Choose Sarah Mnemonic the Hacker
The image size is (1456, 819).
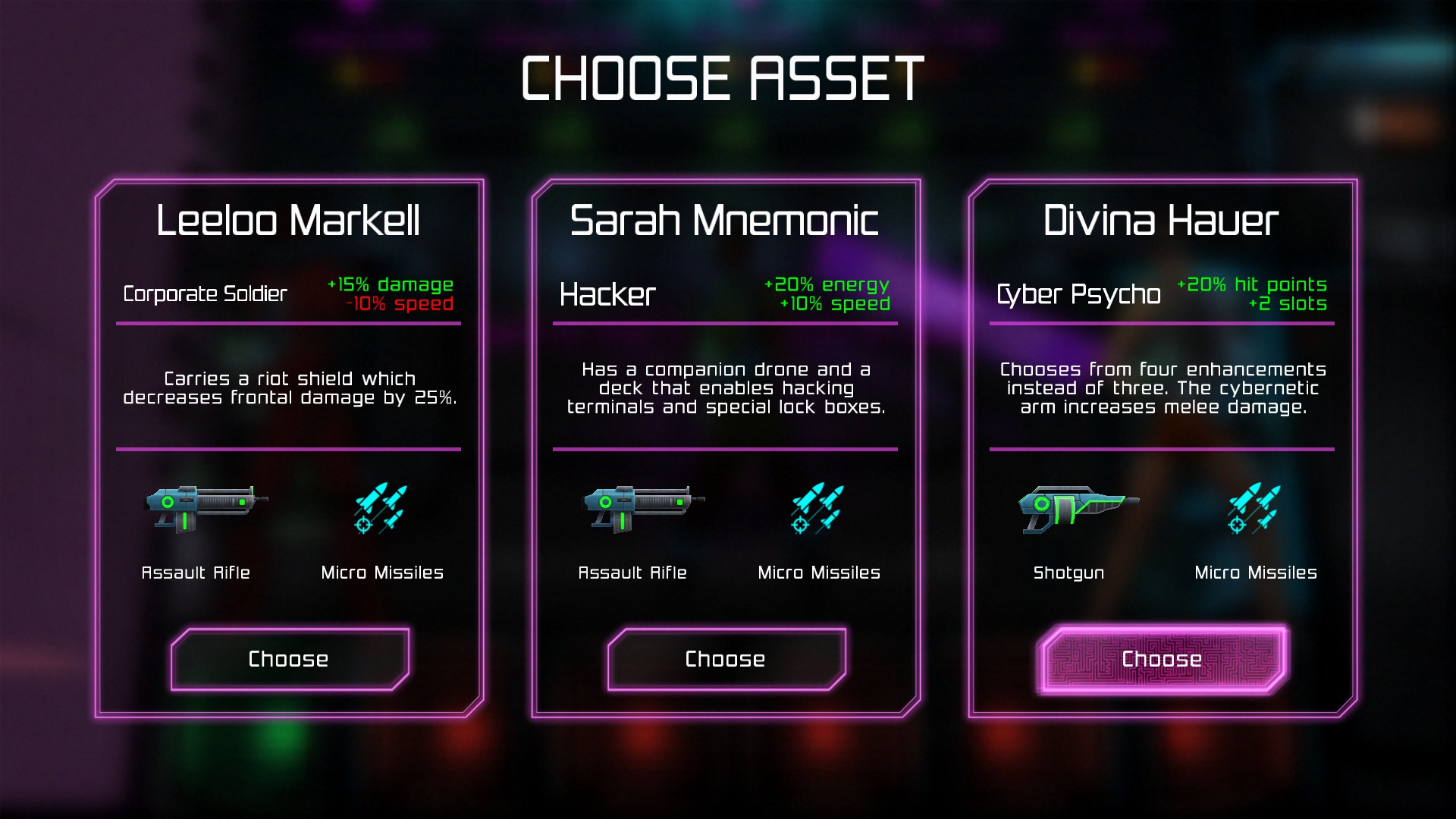[x=726, y=659]
